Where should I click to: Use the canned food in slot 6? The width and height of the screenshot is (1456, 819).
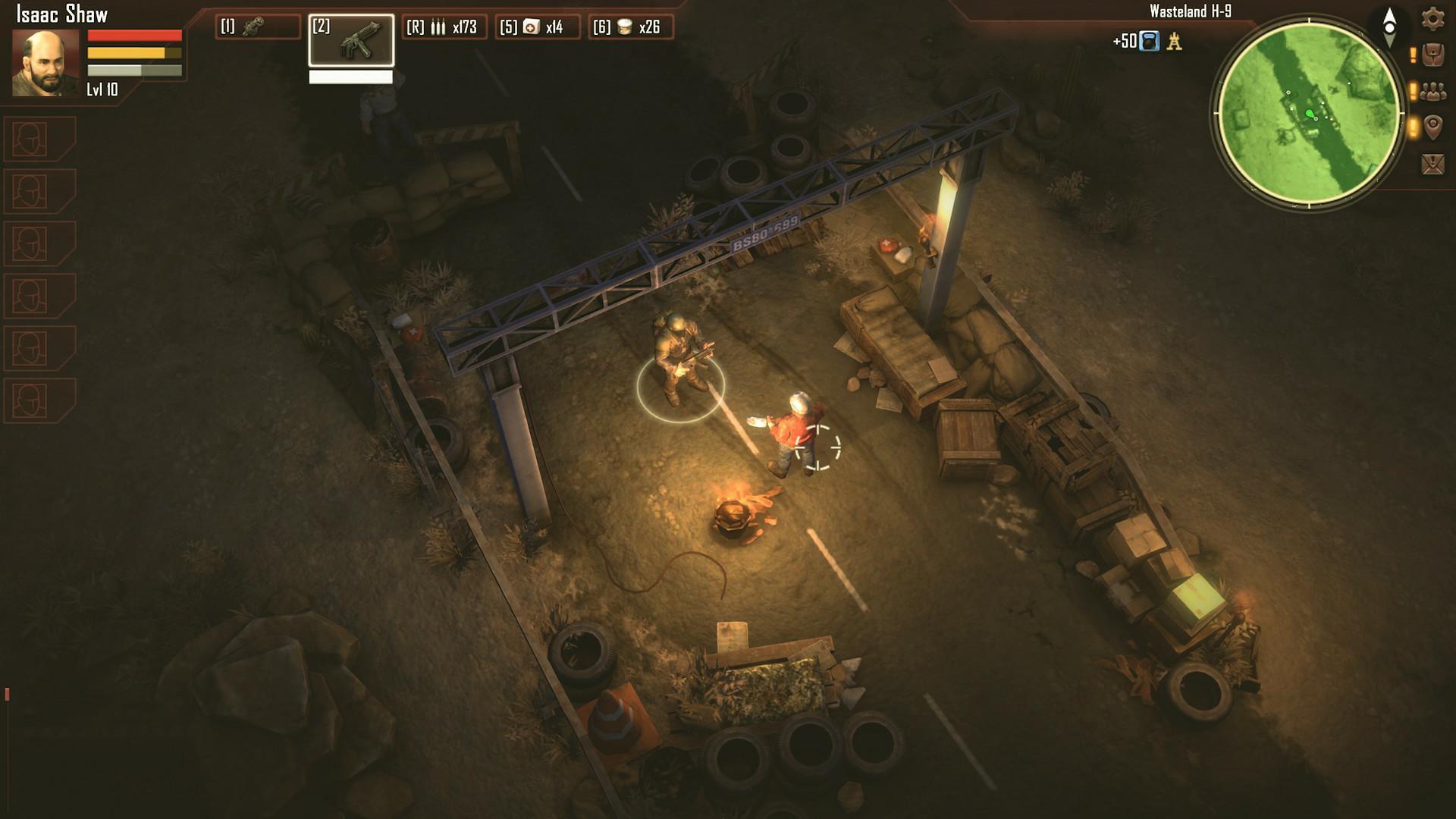(x=630, y=27)
